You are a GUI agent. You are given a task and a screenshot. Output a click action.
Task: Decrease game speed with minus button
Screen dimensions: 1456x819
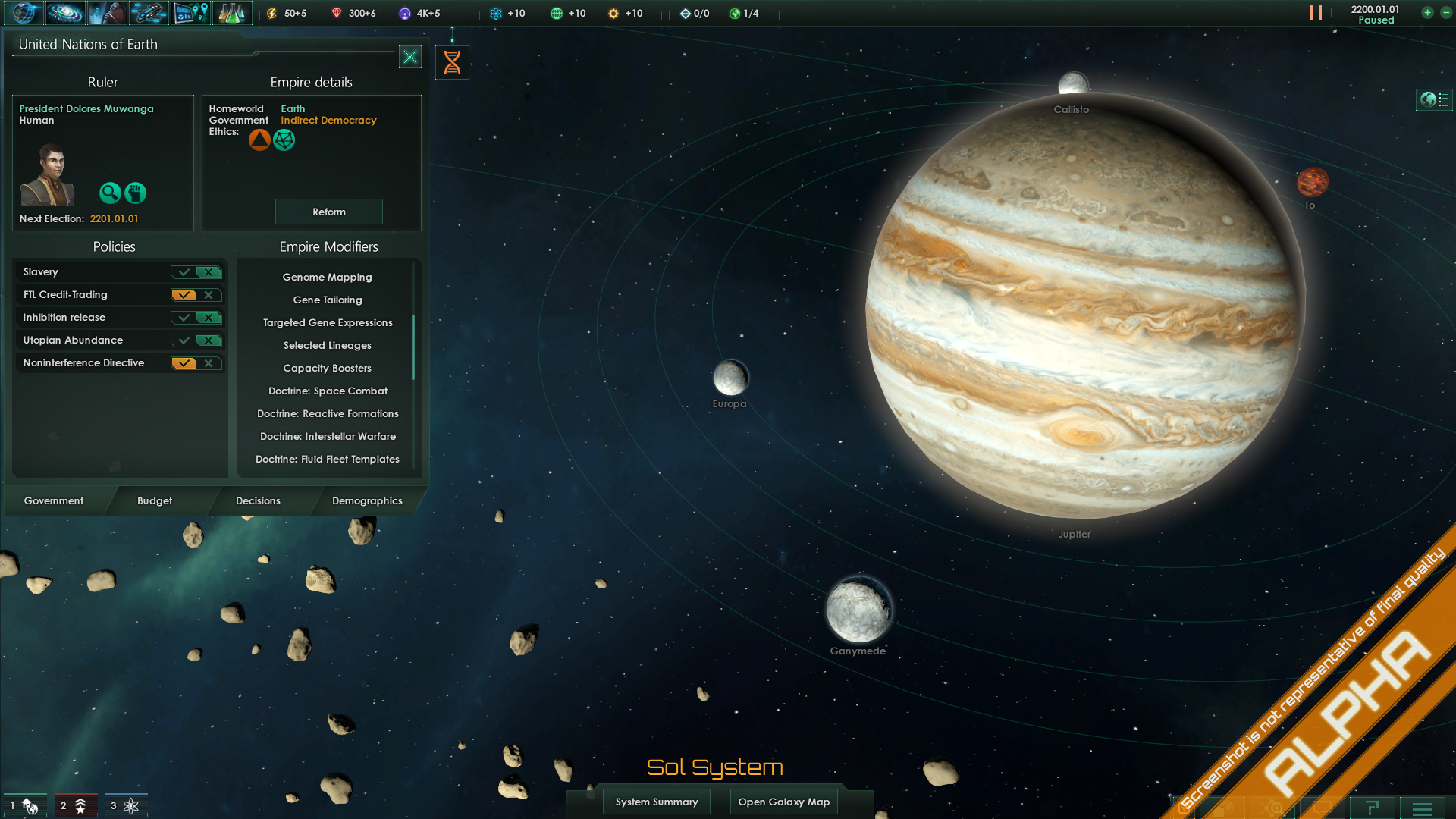(1446, 13)
